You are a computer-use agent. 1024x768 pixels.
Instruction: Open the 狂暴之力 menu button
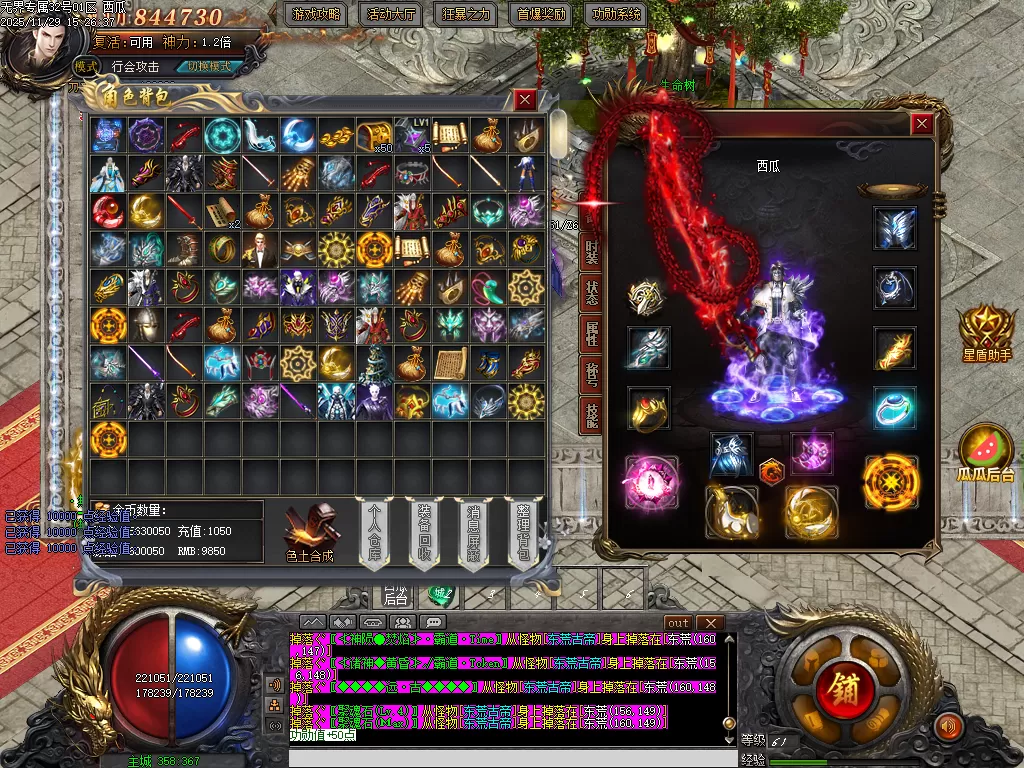tap(467, 15)
